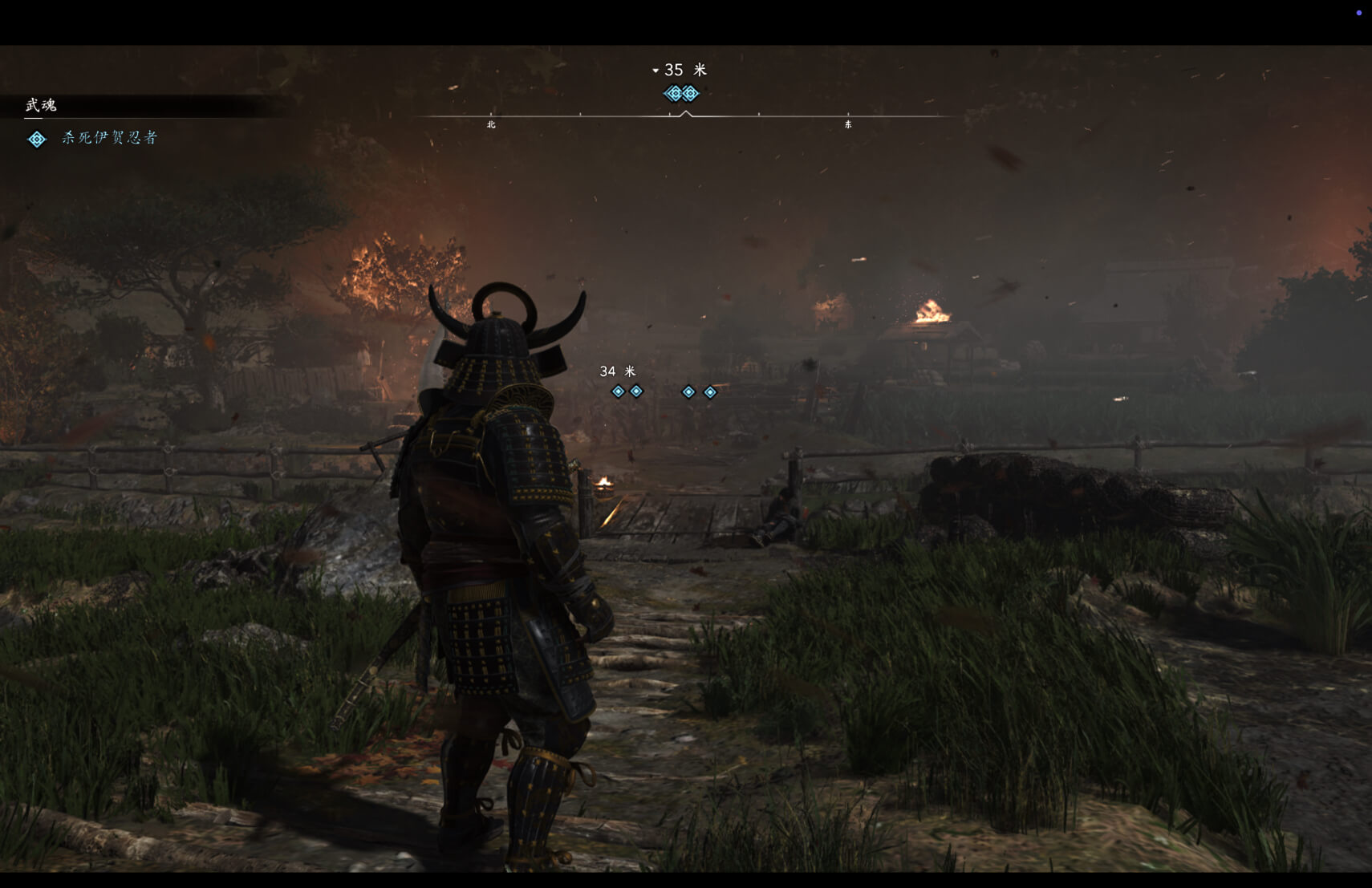
Task: Click the objective marker on the compass
Action: [681, 94]
